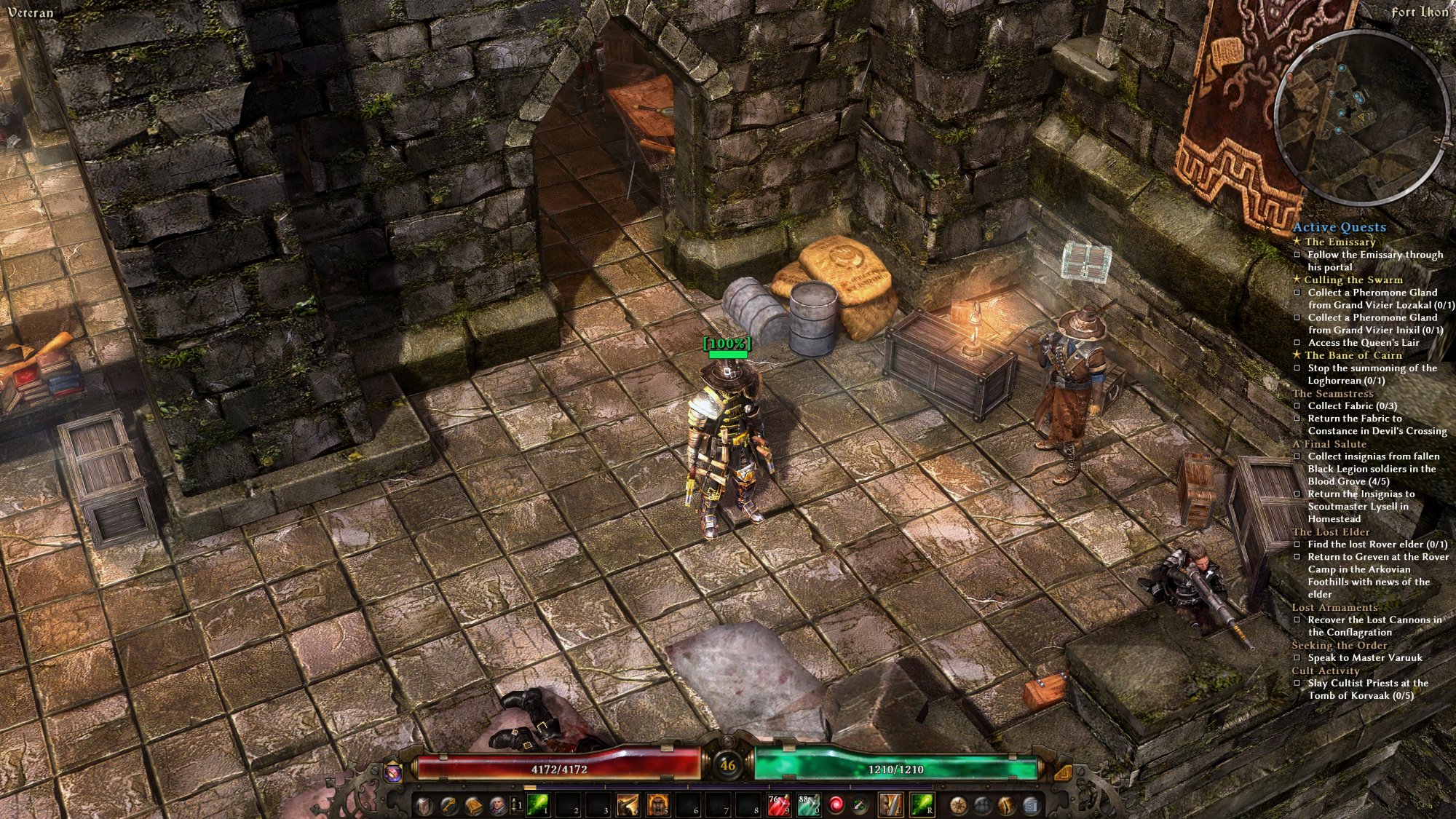Select the left mouse button sword skill
This screenshot has height=819, width=1456.
point(891,804)
